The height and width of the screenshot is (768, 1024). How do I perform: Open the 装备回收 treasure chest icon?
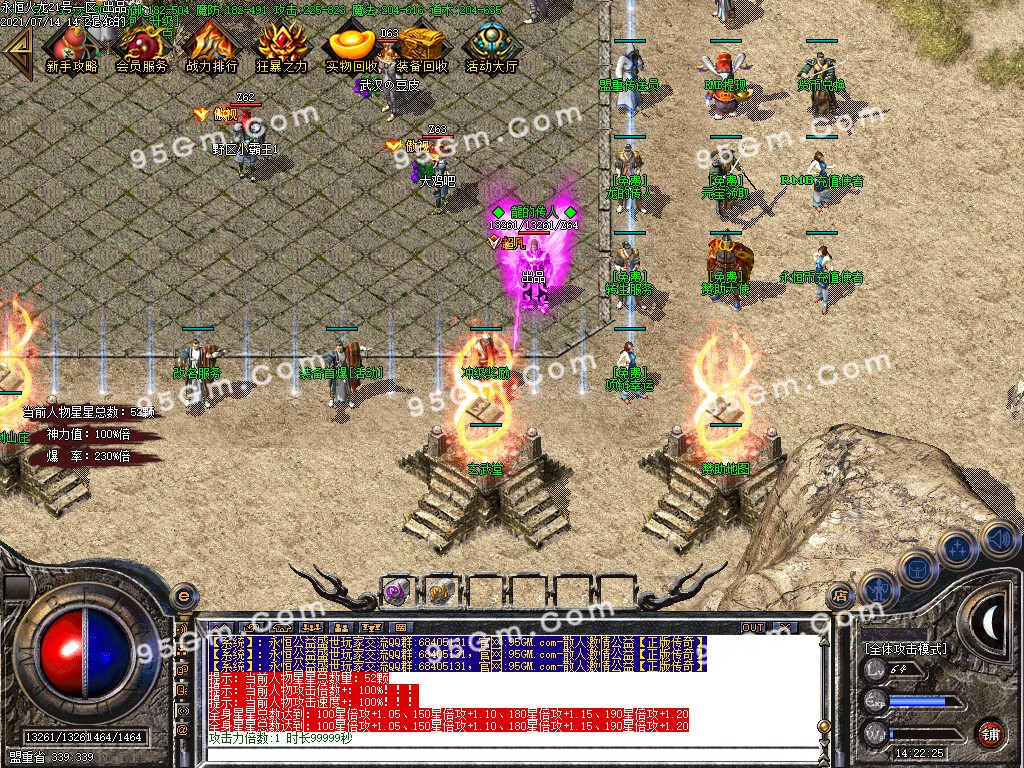pos(421,46)
